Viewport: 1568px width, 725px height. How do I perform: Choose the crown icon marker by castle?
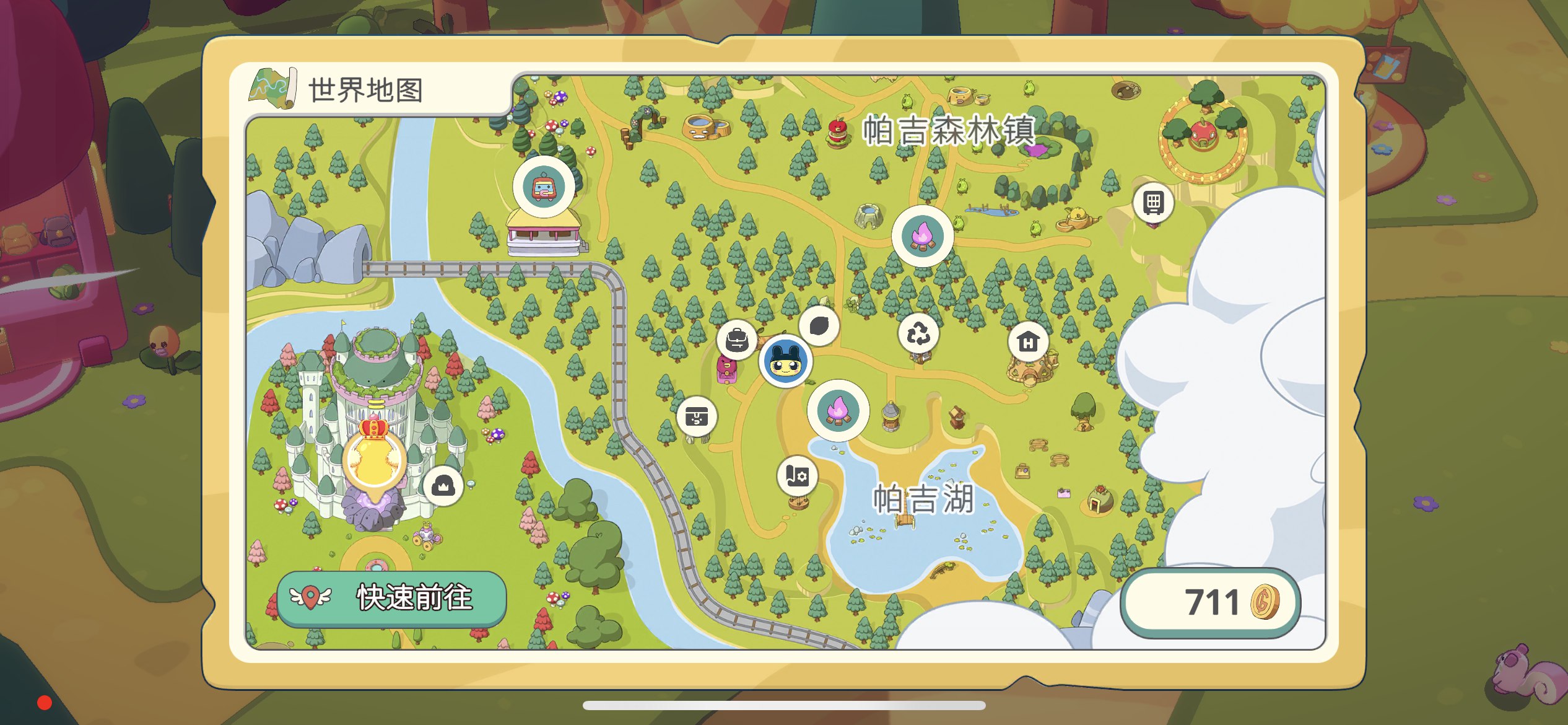tap(443, 486)
